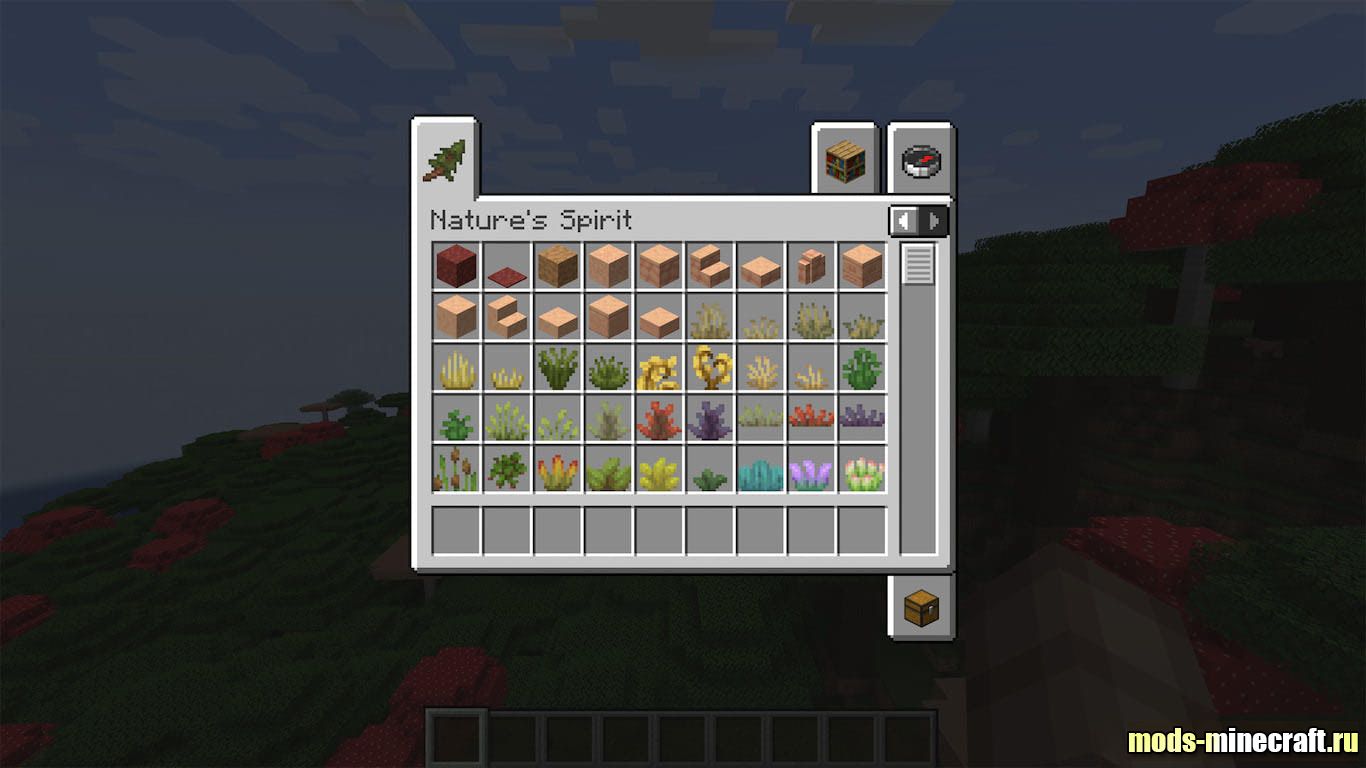Select the Nature's Spirit pine branch tab

[x=444, y=160]
